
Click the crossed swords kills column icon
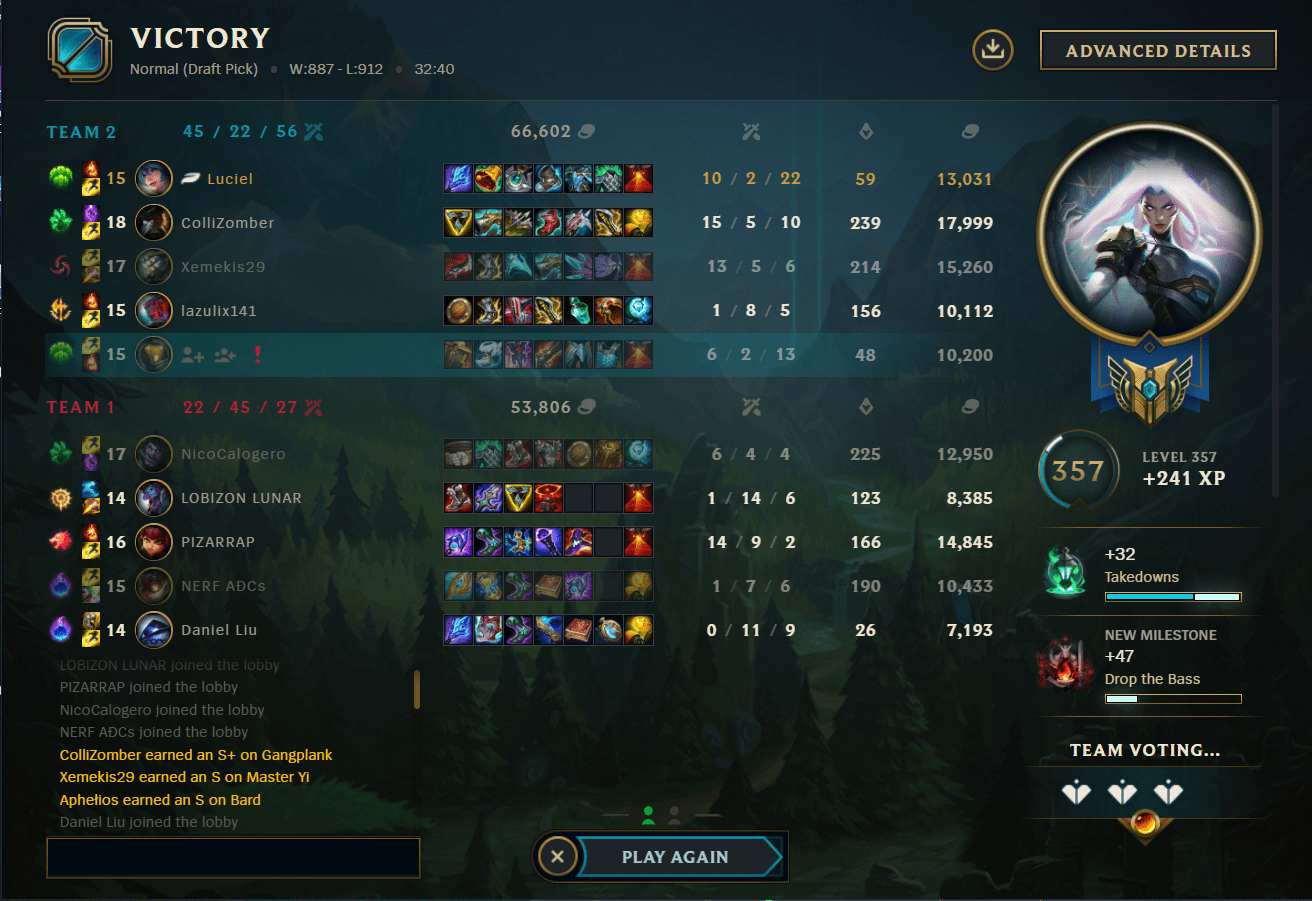coord(752,131)
